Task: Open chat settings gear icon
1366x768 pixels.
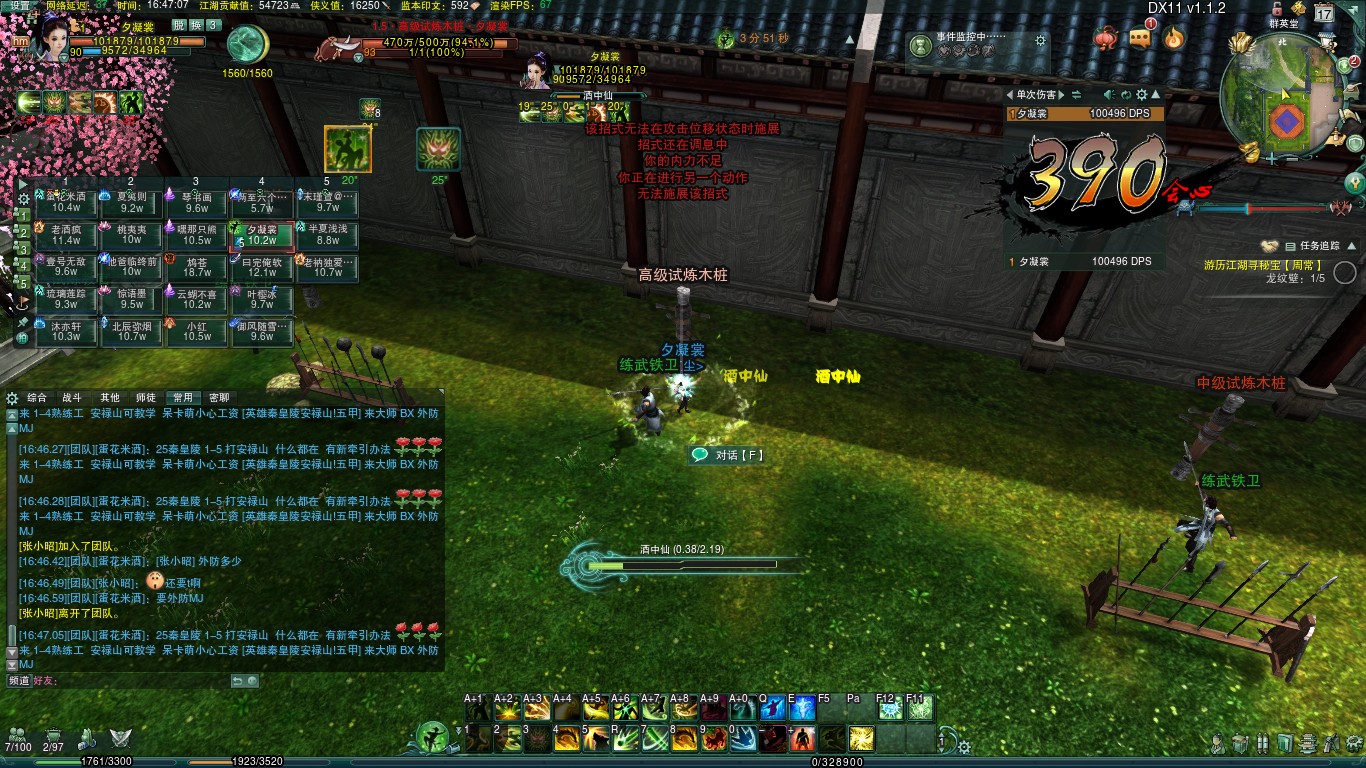Action: coord(12,397)
